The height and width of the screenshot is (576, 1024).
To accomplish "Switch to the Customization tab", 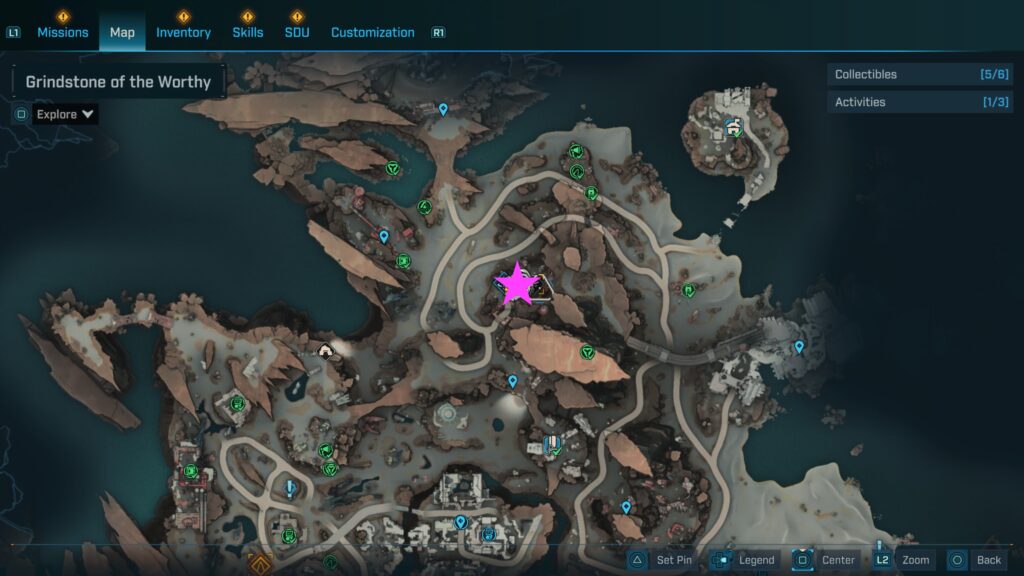I will click(x=372, y=32).
